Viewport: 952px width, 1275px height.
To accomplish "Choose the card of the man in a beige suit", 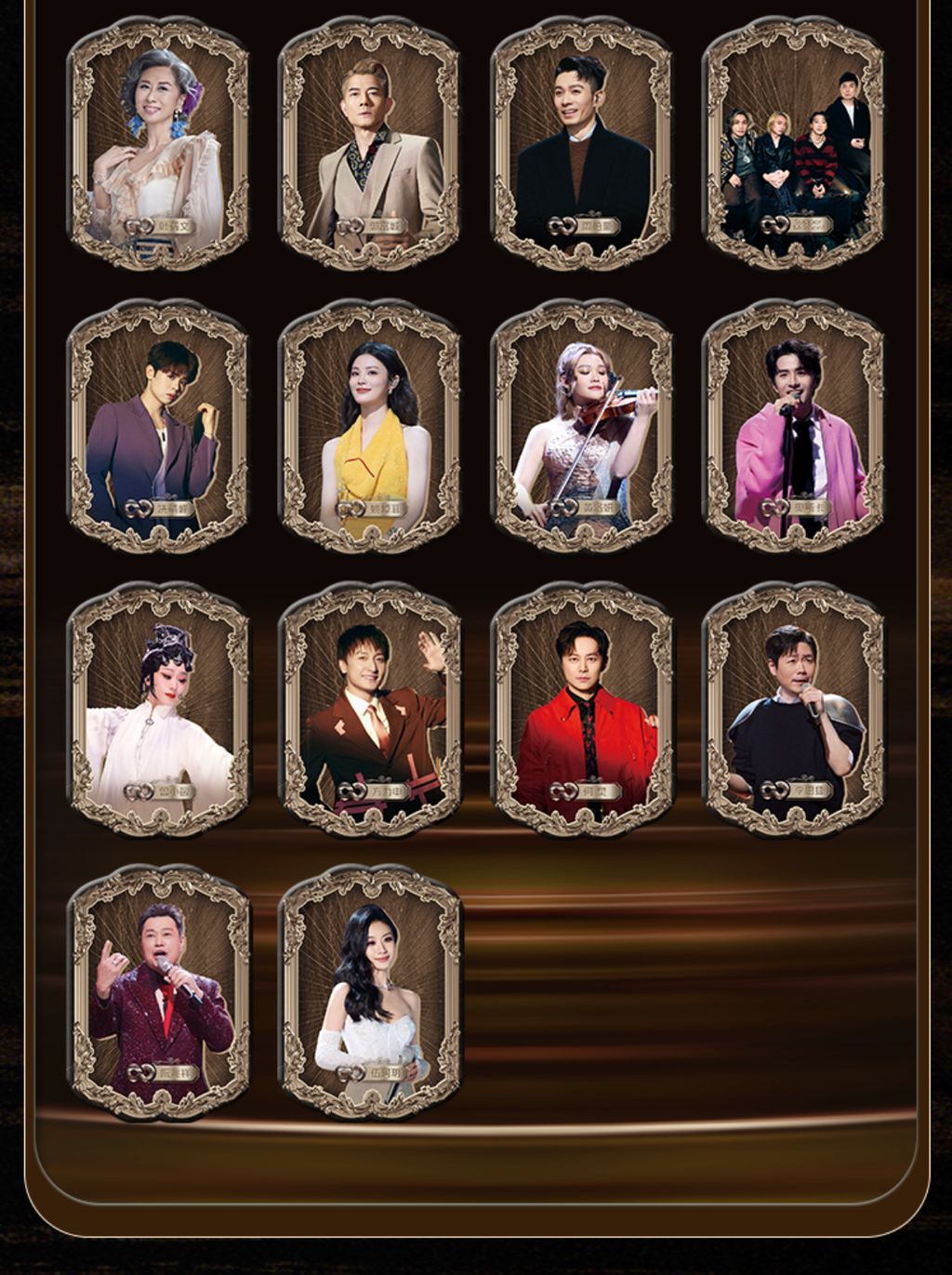I will (370, 144).
